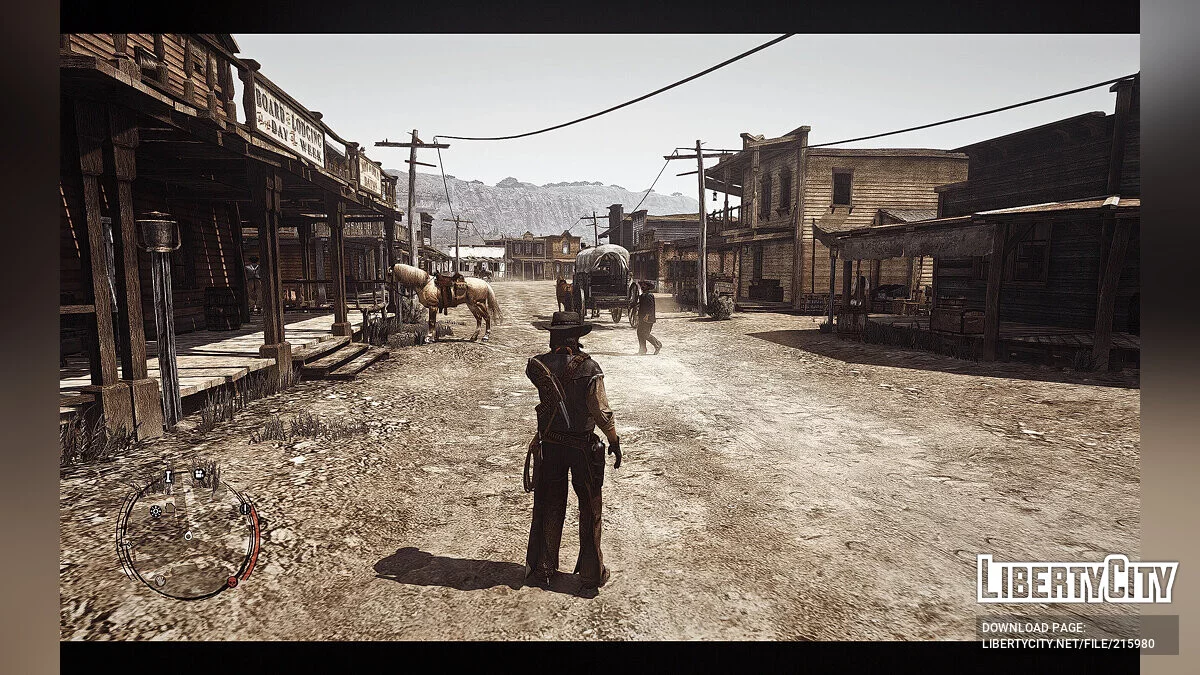Click the red skull marker on minimap
This screenshot has width=1200, height=675.
coord(232,581)
